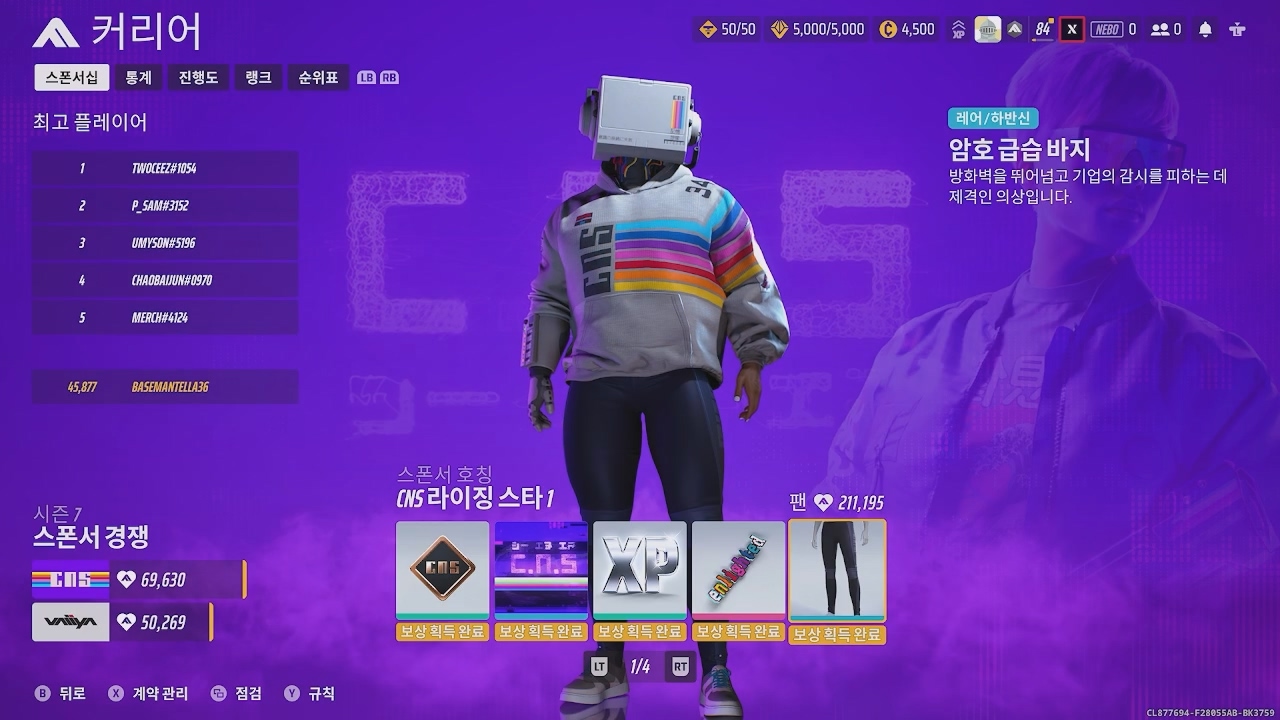
Task: Select the NEBO currency icon
Action: 1107,30
